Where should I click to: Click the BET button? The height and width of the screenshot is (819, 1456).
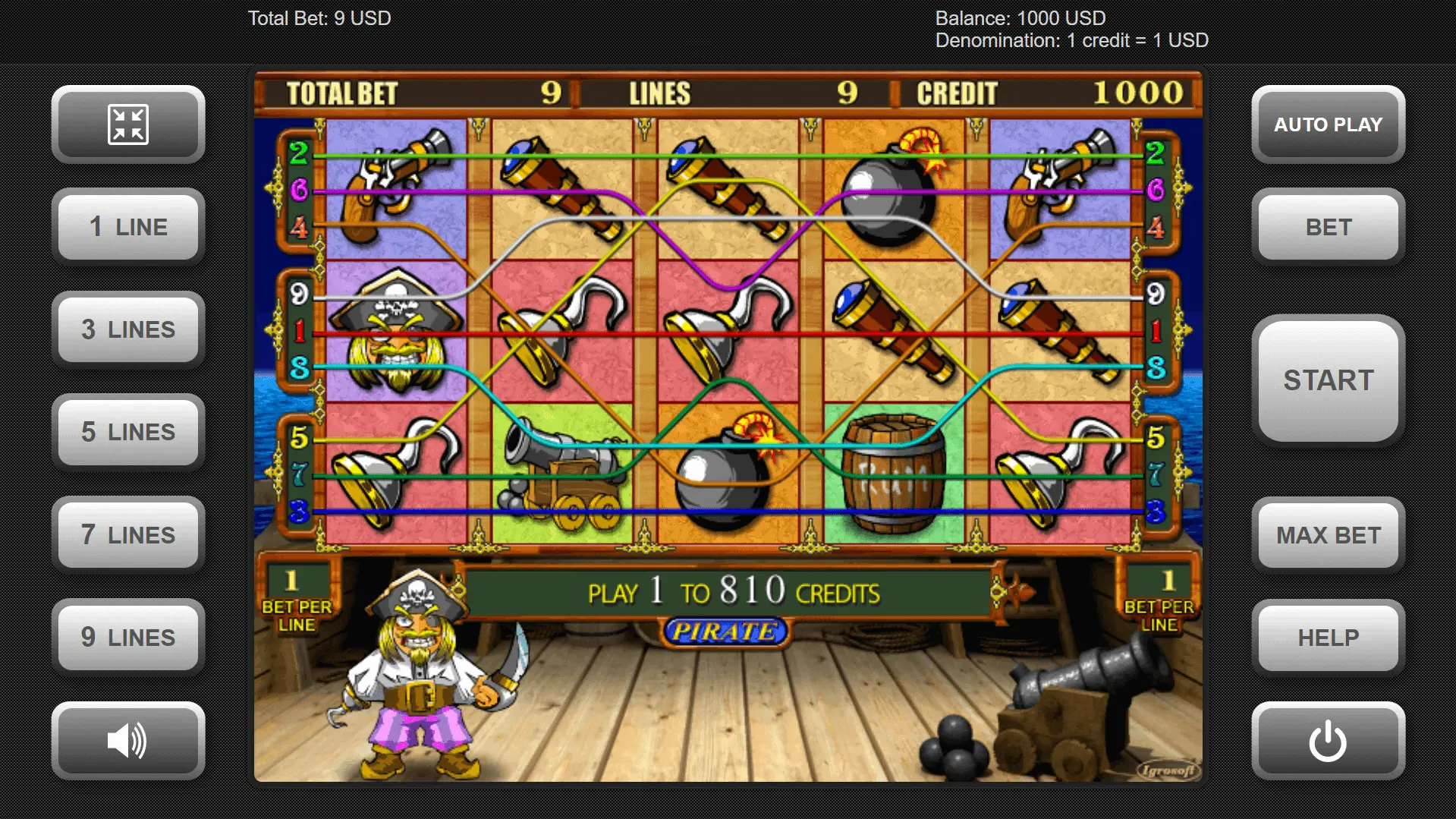(x=1328, y=227)
